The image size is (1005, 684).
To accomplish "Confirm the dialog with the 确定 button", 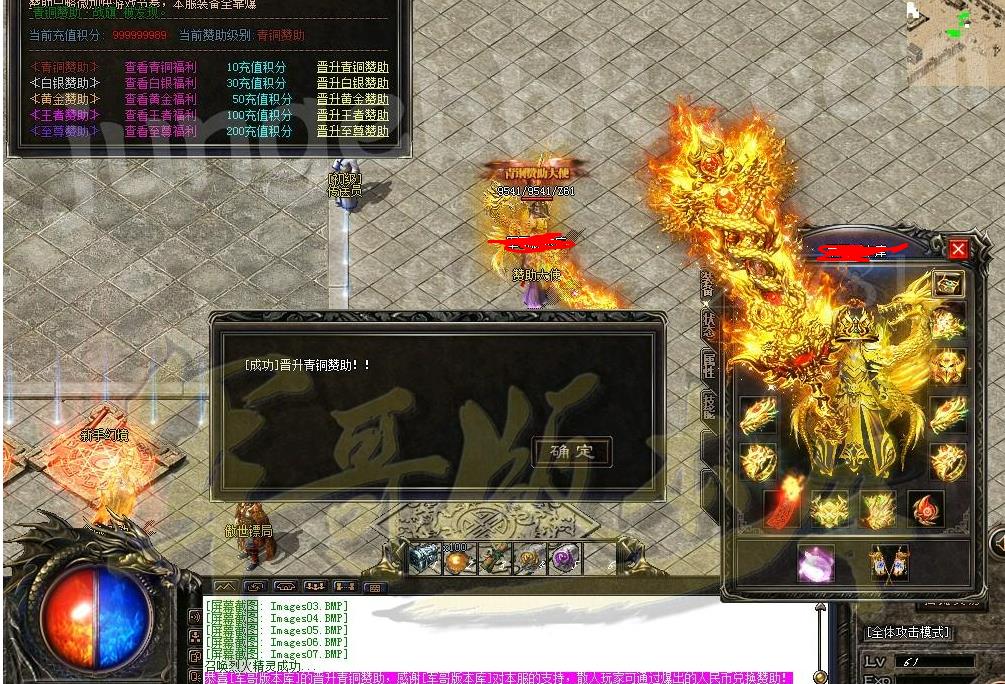I will [572, 451].
